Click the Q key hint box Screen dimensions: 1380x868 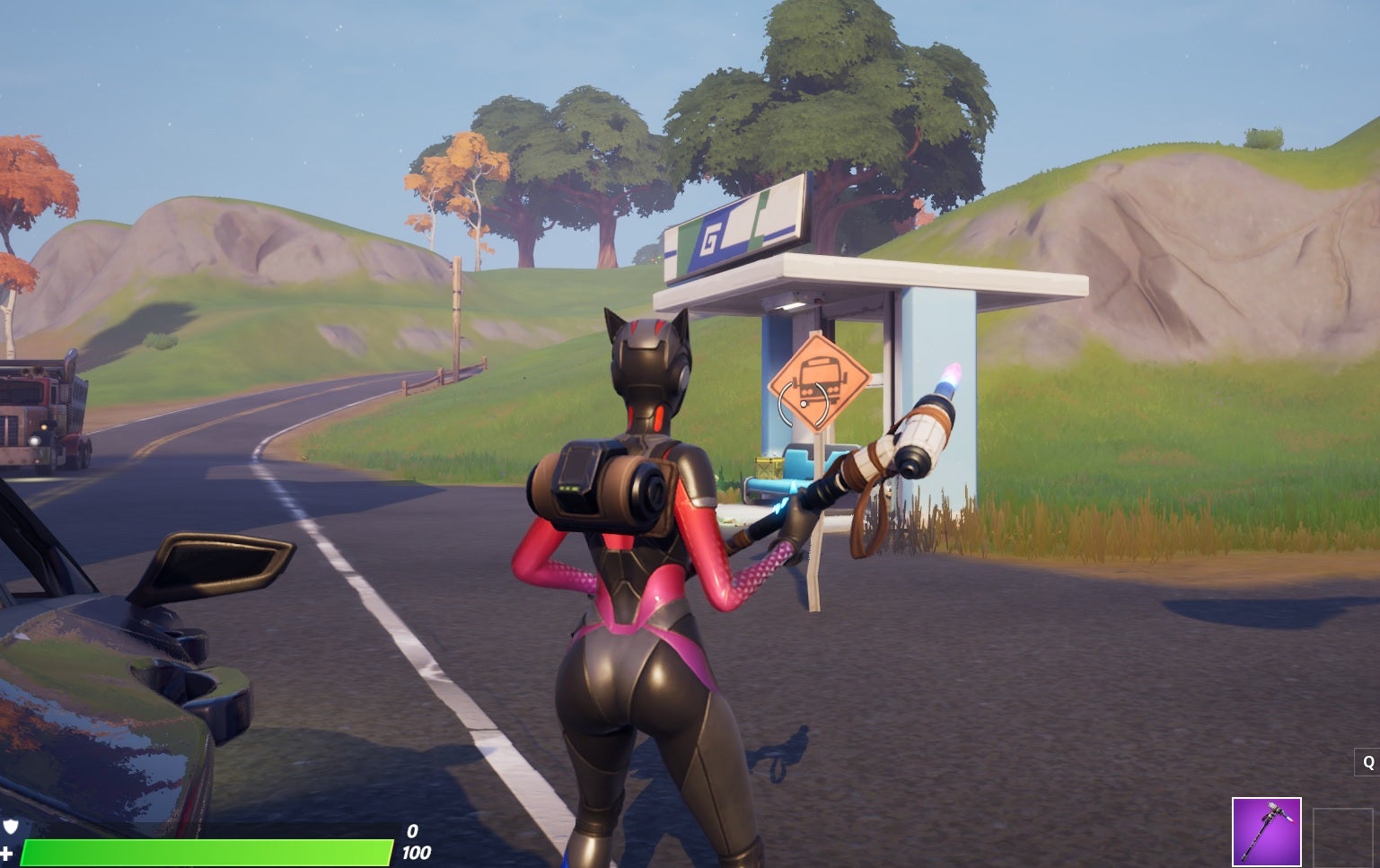[1366, 761]
